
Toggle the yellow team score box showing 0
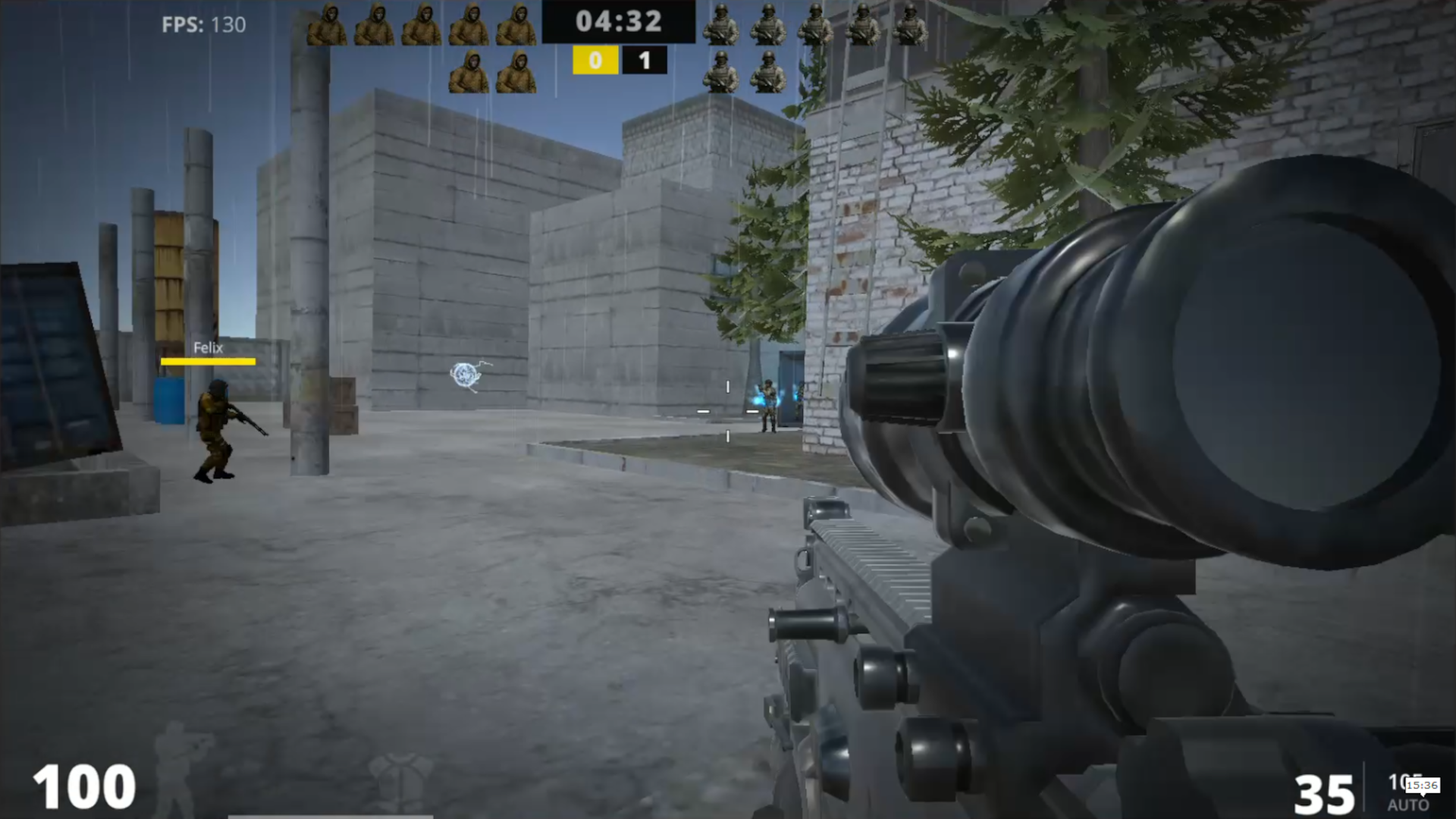tap(595, 61)
